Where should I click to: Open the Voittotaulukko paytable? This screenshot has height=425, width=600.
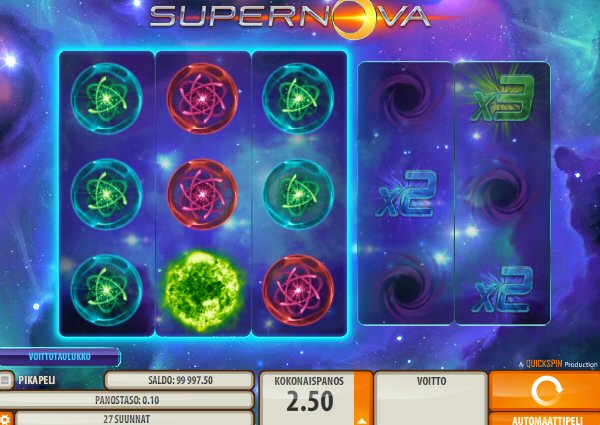tap(59, 356)
